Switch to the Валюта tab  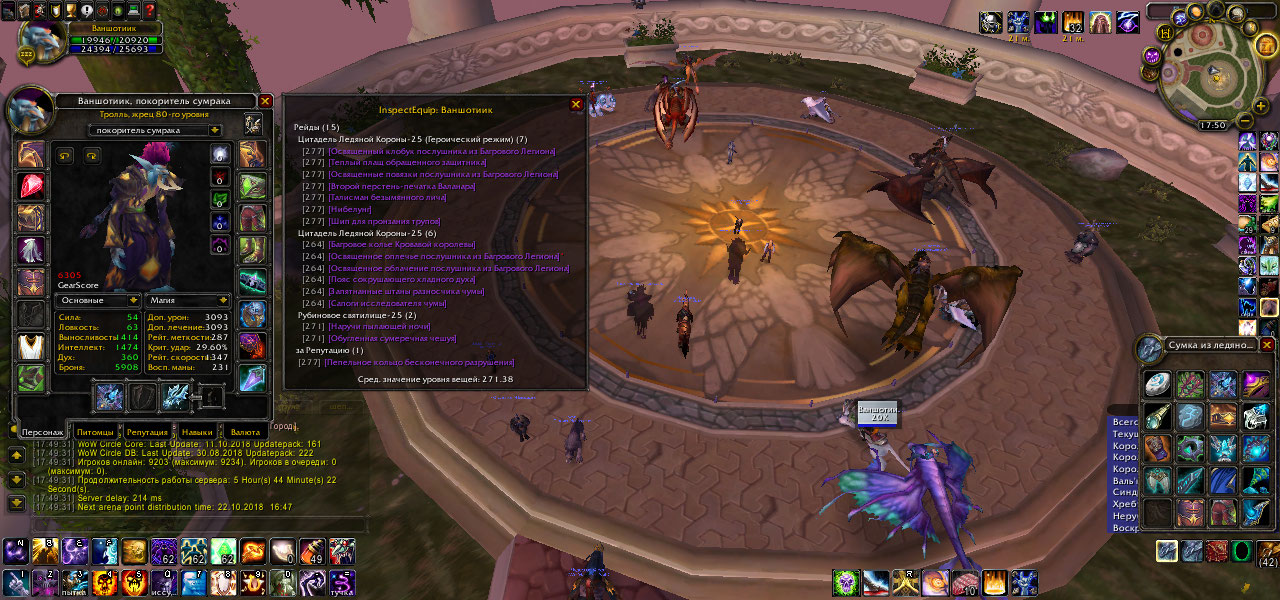pyautogui.click(x=246, y=431)
